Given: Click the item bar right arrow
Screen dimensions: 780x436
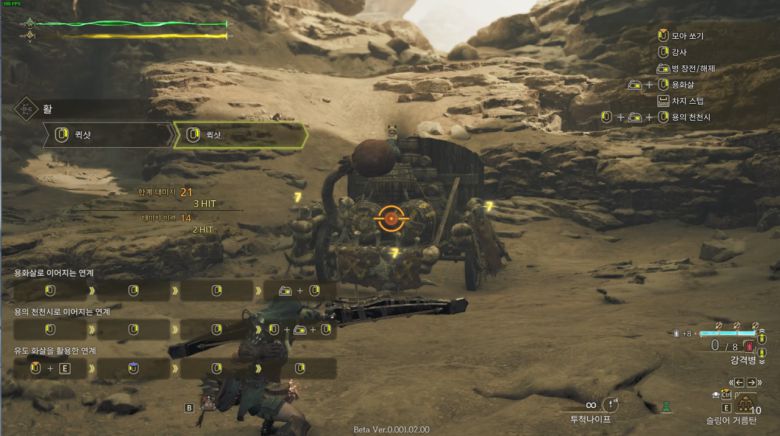Looking at the screenshot, I should point(753,383).
